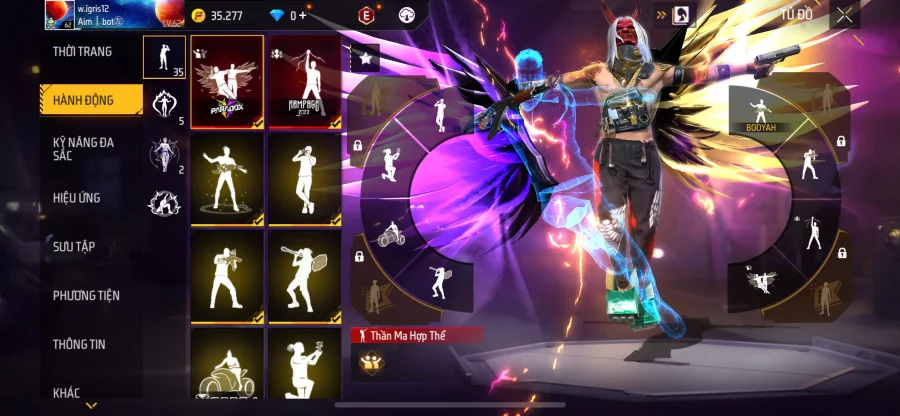Screen dimensions: 900x416
Task: Switch to Kỹ Năng Đa Sắc section
Action: [83, 149]
